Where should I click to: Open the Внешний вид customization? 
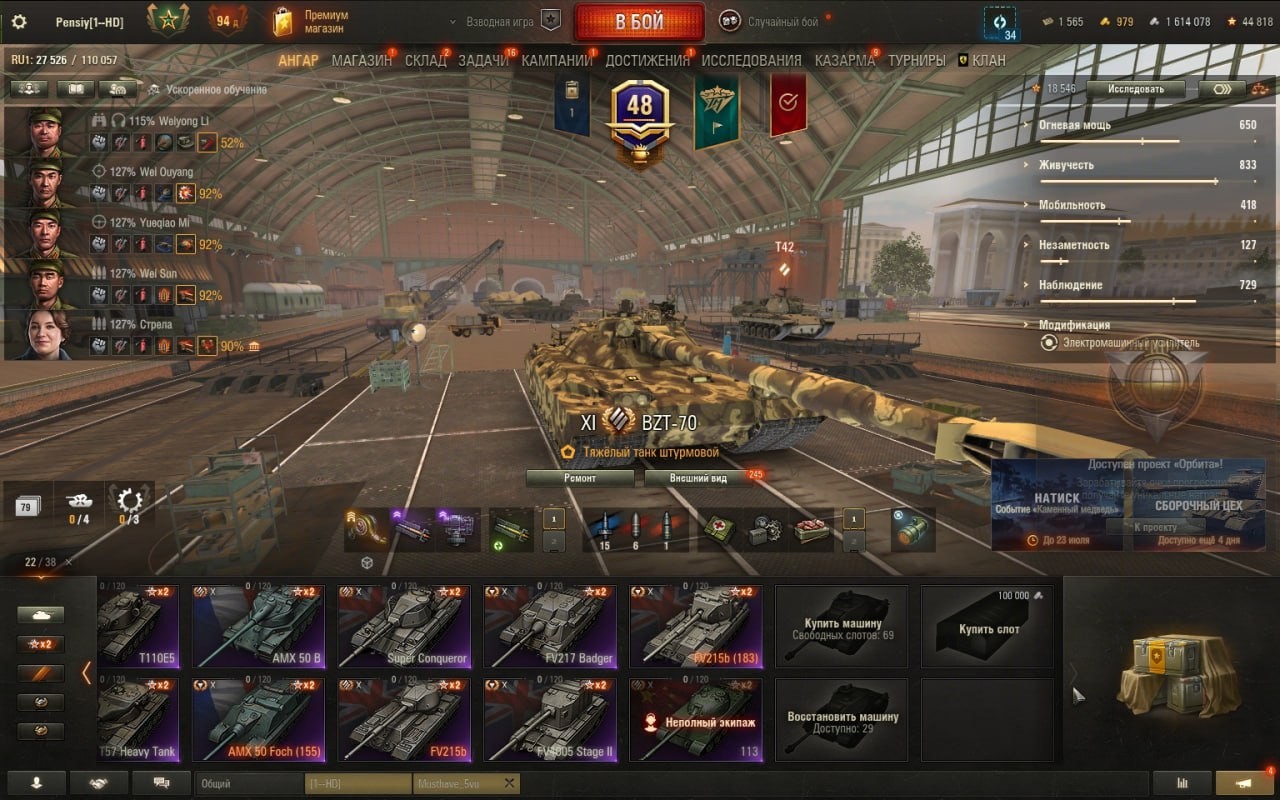point(699,478)
